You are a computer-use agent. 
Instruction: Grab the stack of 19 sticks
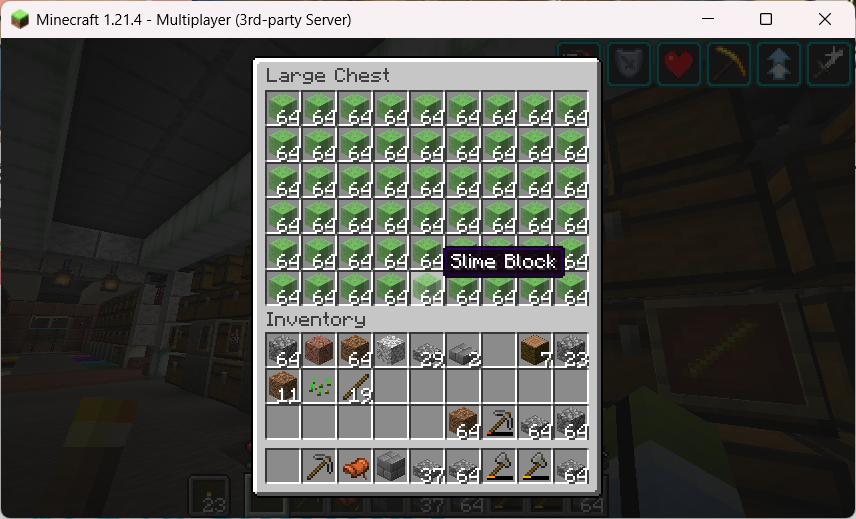tap(356, 387)
